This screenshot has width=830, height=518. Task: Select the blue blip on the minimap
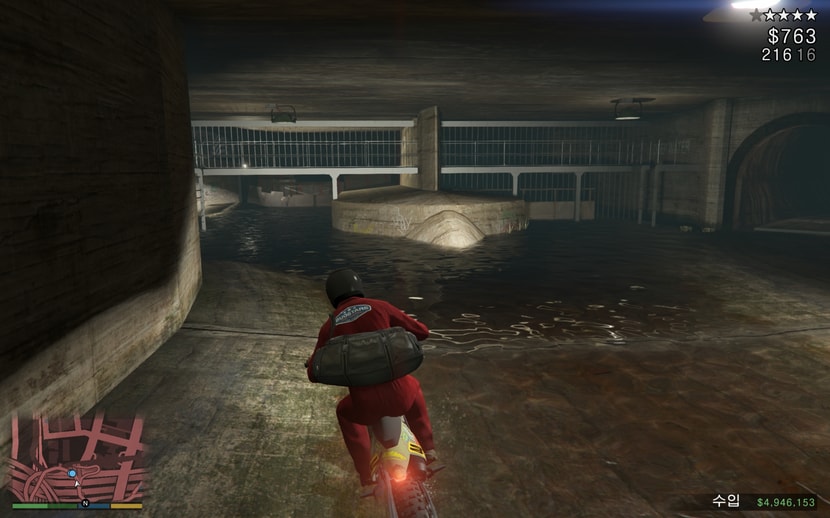[72, 473]
